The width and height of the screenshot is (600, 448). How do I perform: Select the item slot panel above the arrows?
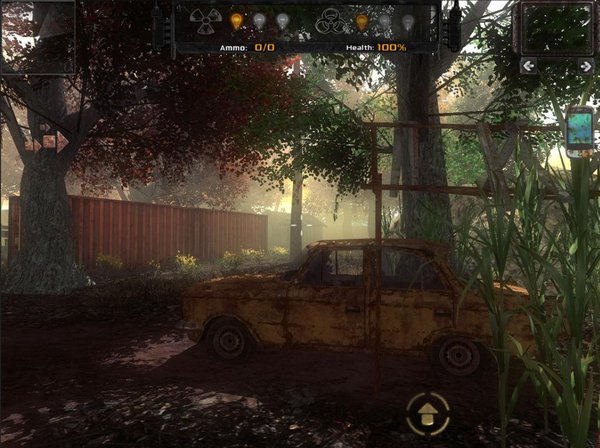(x=556, y=28)
